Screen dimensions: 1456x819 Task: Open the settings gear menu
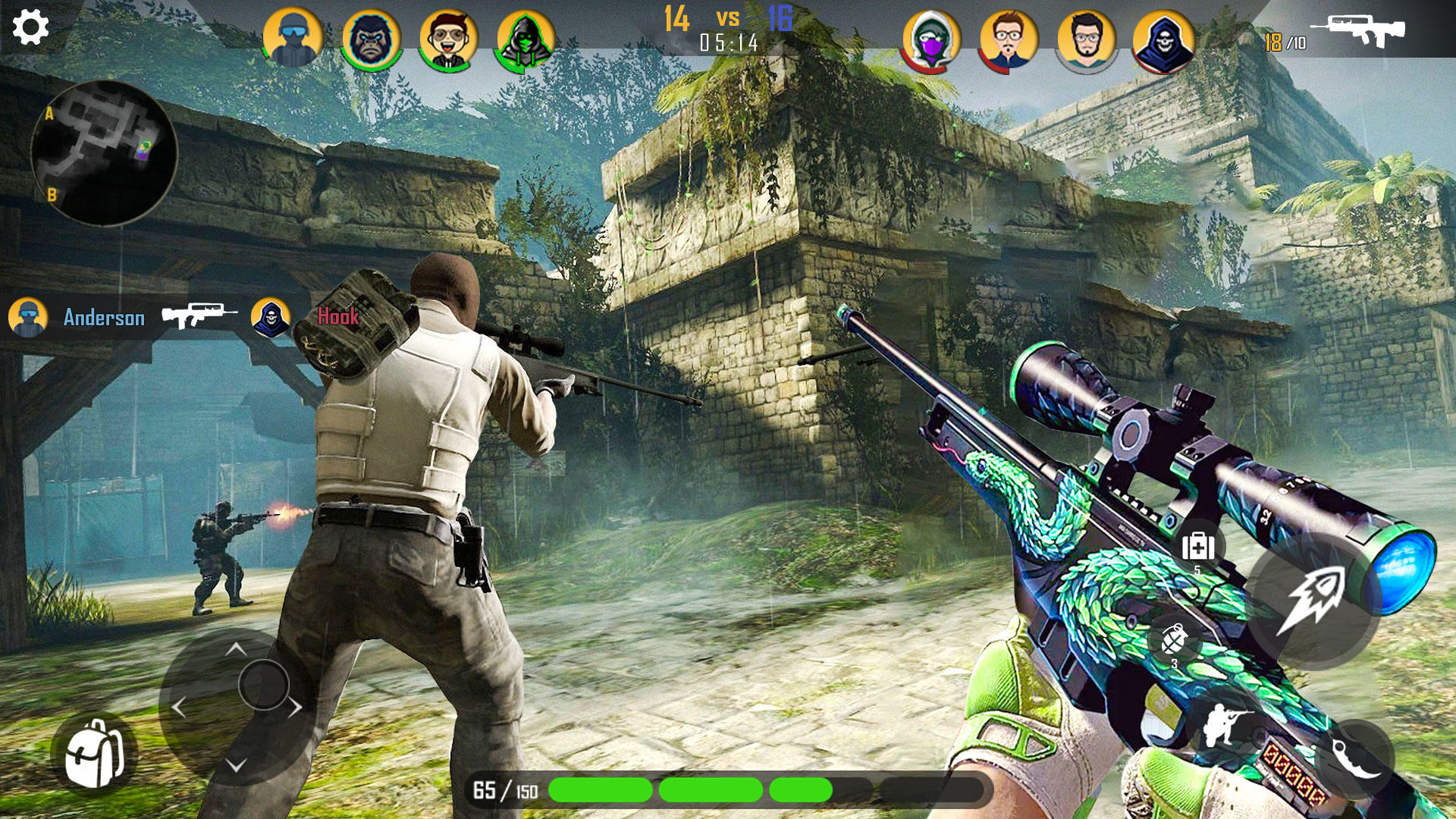coord(29,29)
